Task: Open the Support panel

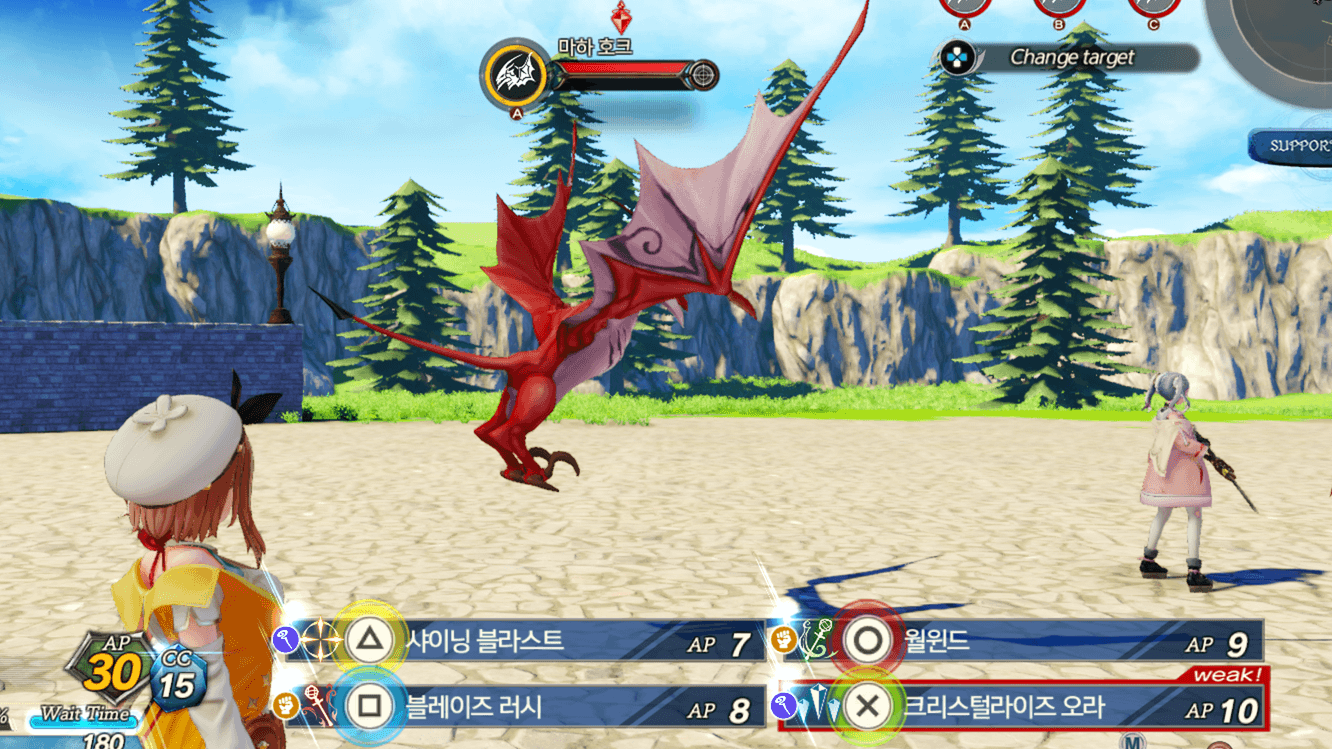Action: pos(1295,146)
